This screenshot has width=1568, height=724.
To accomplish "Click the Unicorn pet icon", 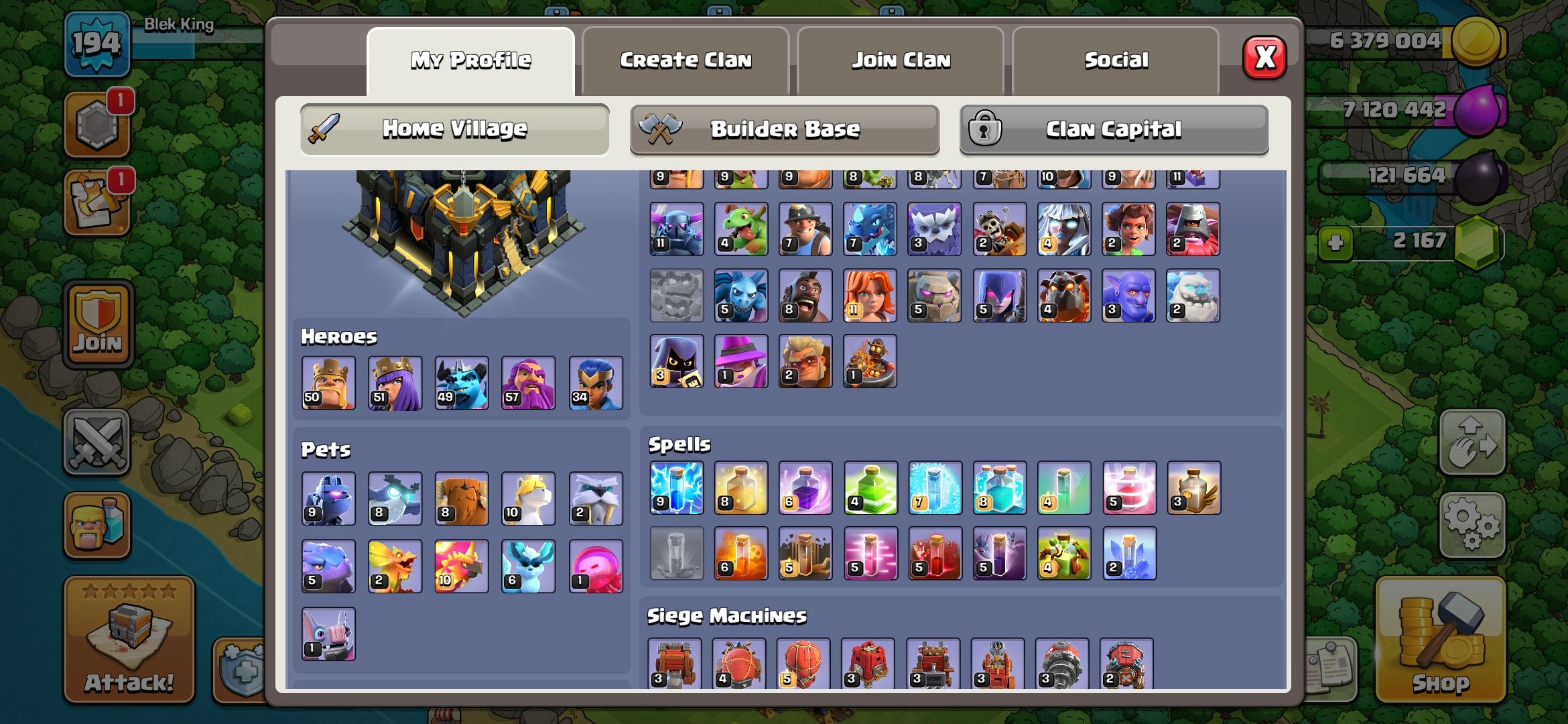I will (x=527, y=497).
